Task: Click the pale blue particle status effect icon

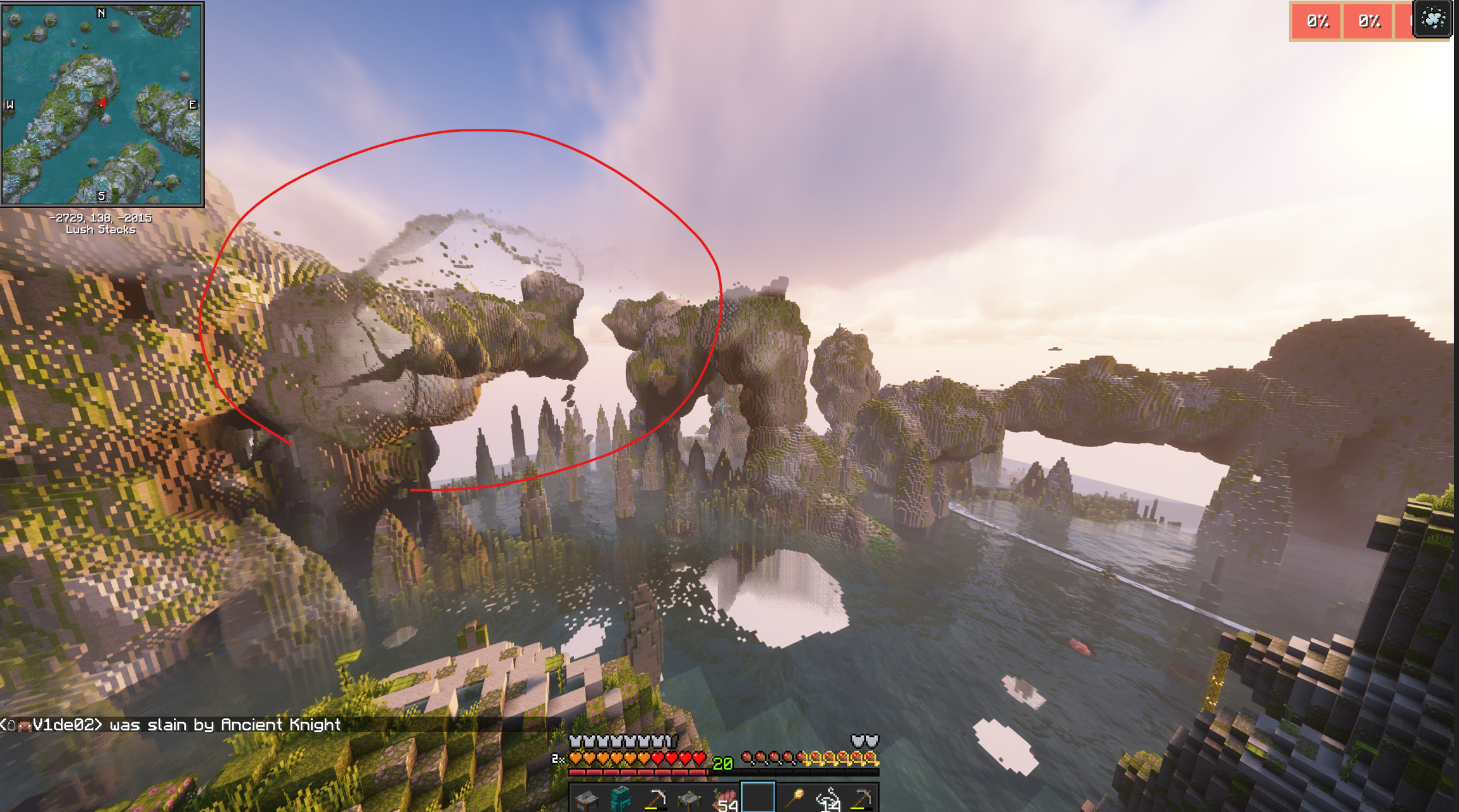Action: 1432,20
